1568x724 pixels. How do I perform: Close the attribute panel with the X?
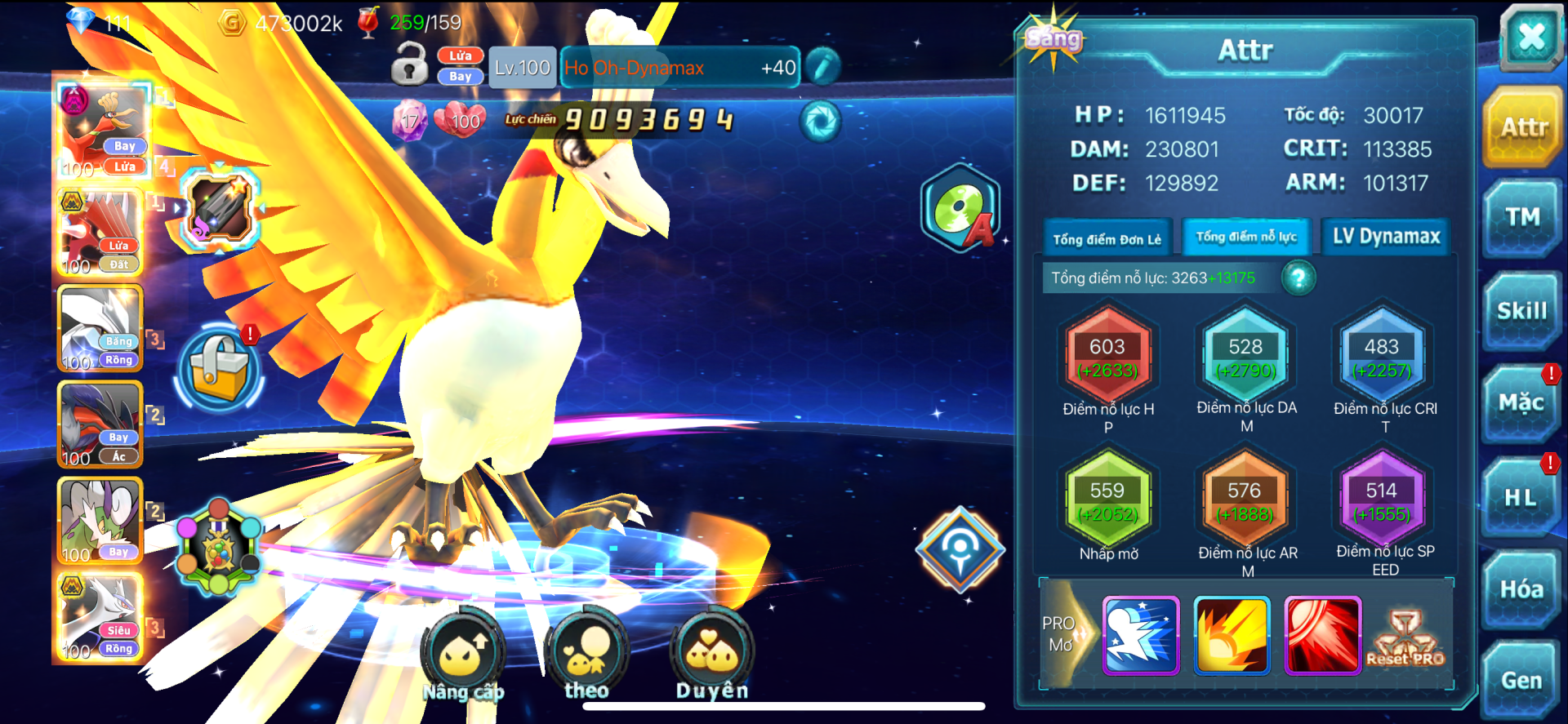tap(1530, 38)
